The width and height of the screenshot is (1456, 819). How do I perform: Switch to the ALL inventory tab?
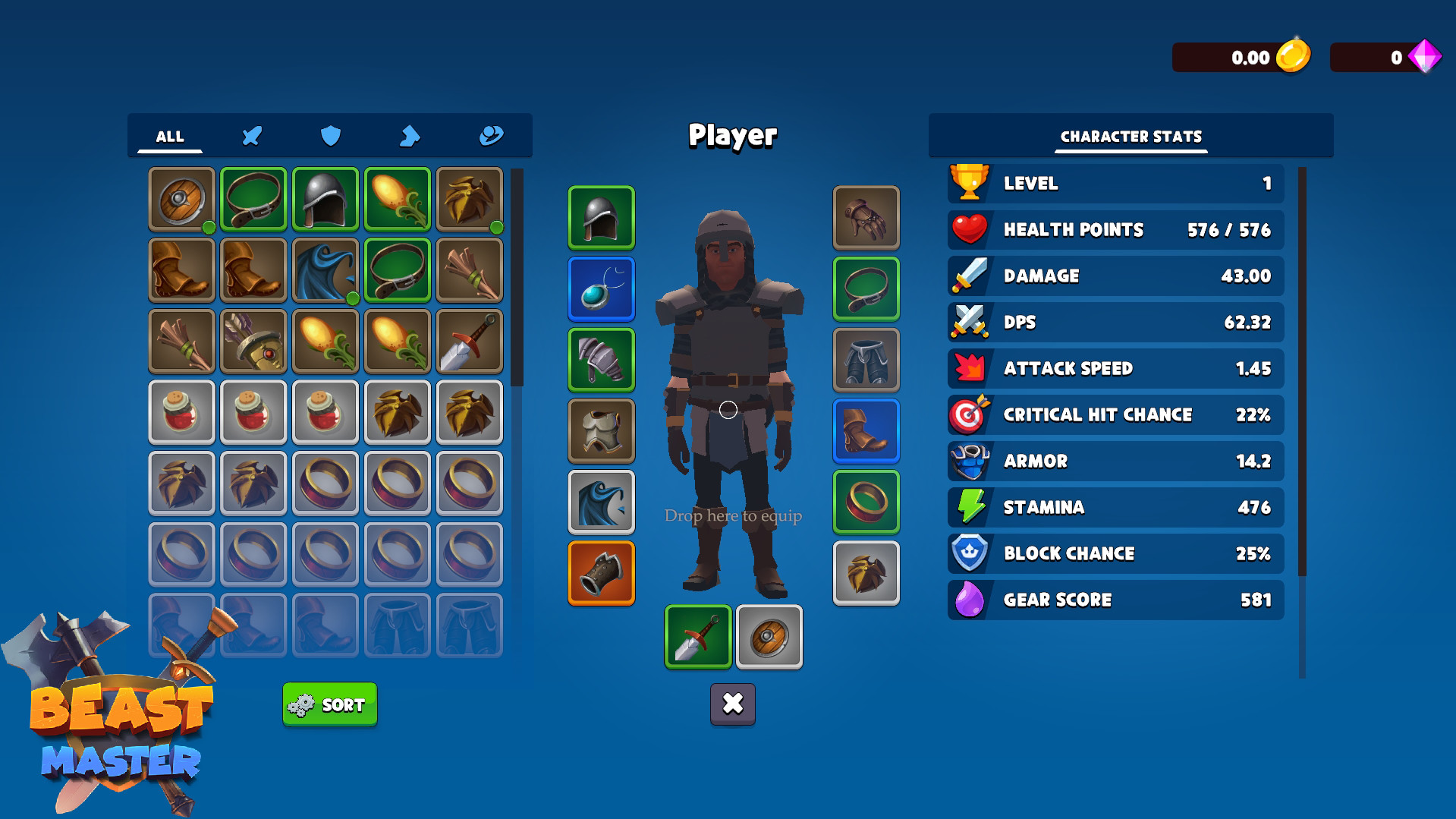pos(169,136)
